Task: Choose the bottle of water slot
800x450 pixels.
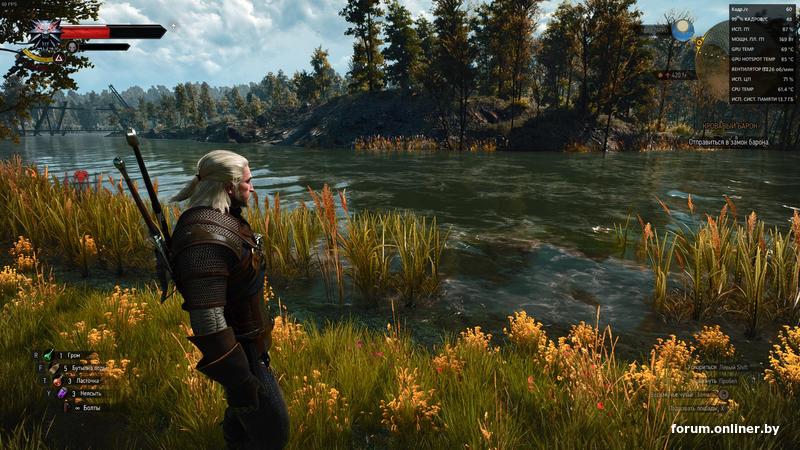Action: pyautogui.click(x=55, y=368)
